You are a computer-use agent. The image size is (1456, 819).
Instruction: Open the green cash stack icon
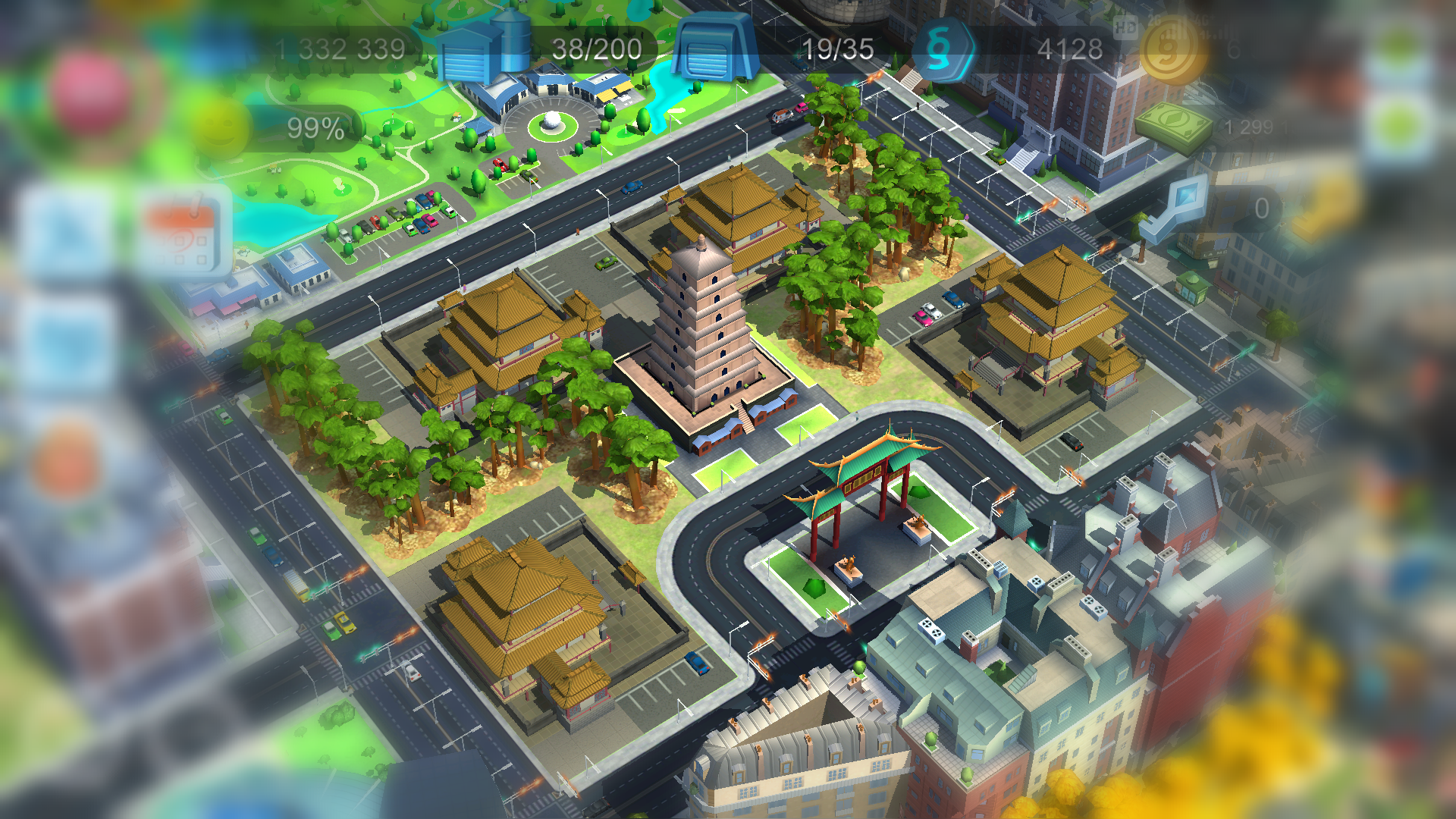(1174, 126)
